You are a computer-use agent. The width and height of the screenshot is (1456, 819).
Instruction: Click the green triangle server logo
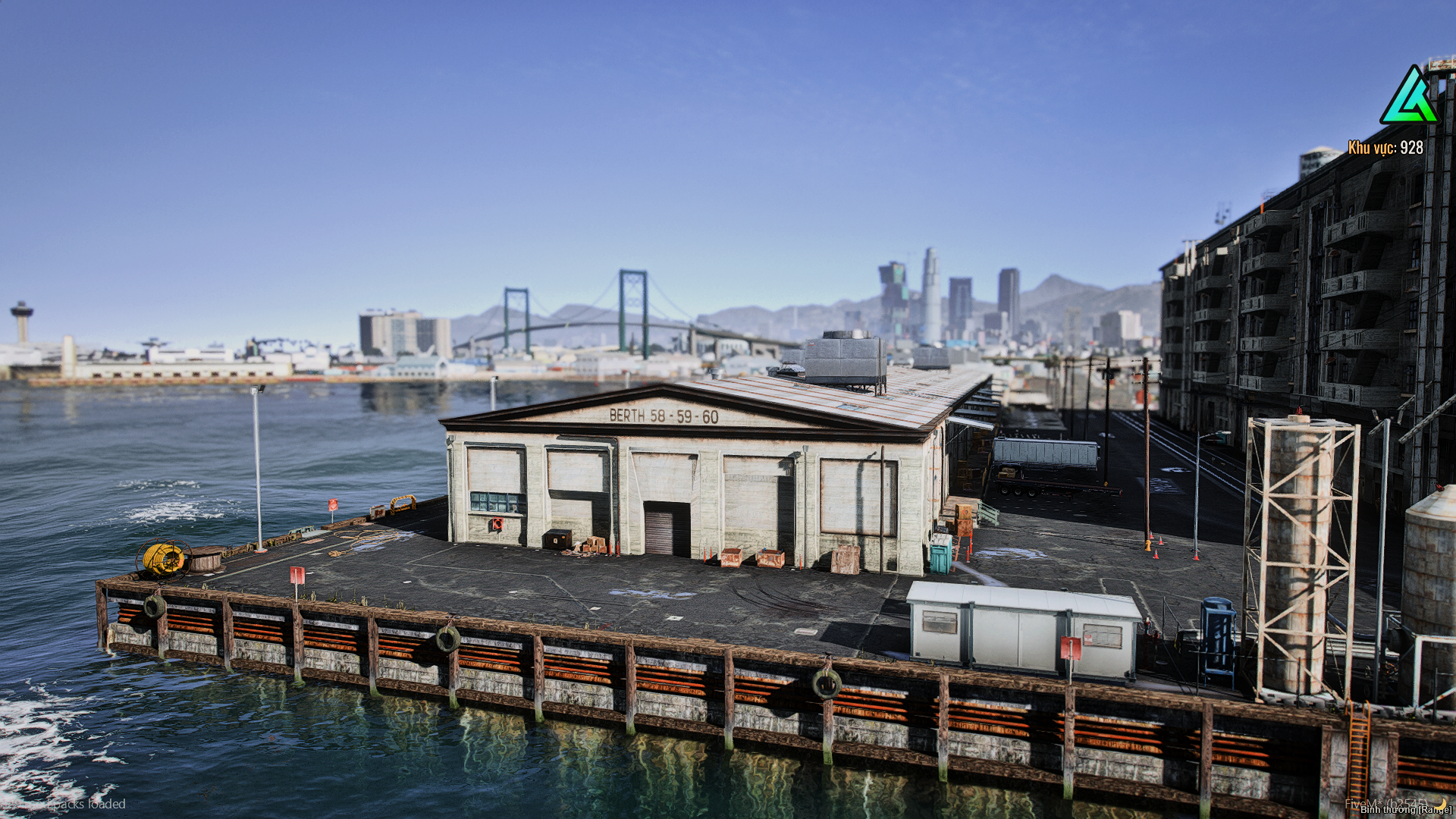[x=1409, y=96]
